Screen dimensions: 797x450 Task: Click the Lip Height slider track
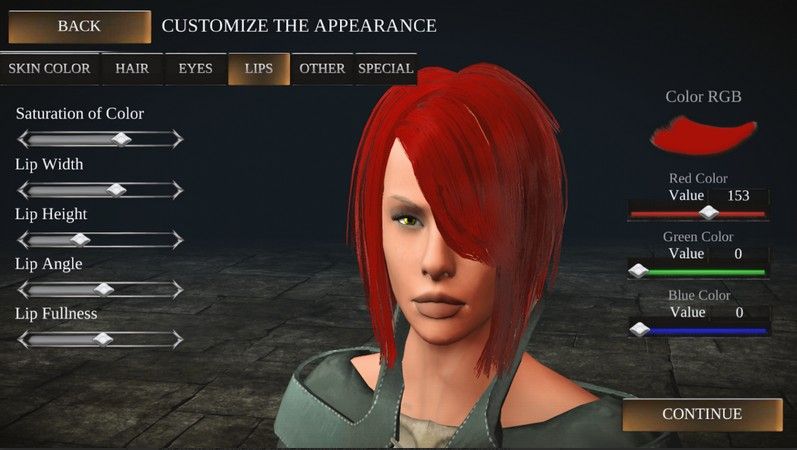click(100, 239)
